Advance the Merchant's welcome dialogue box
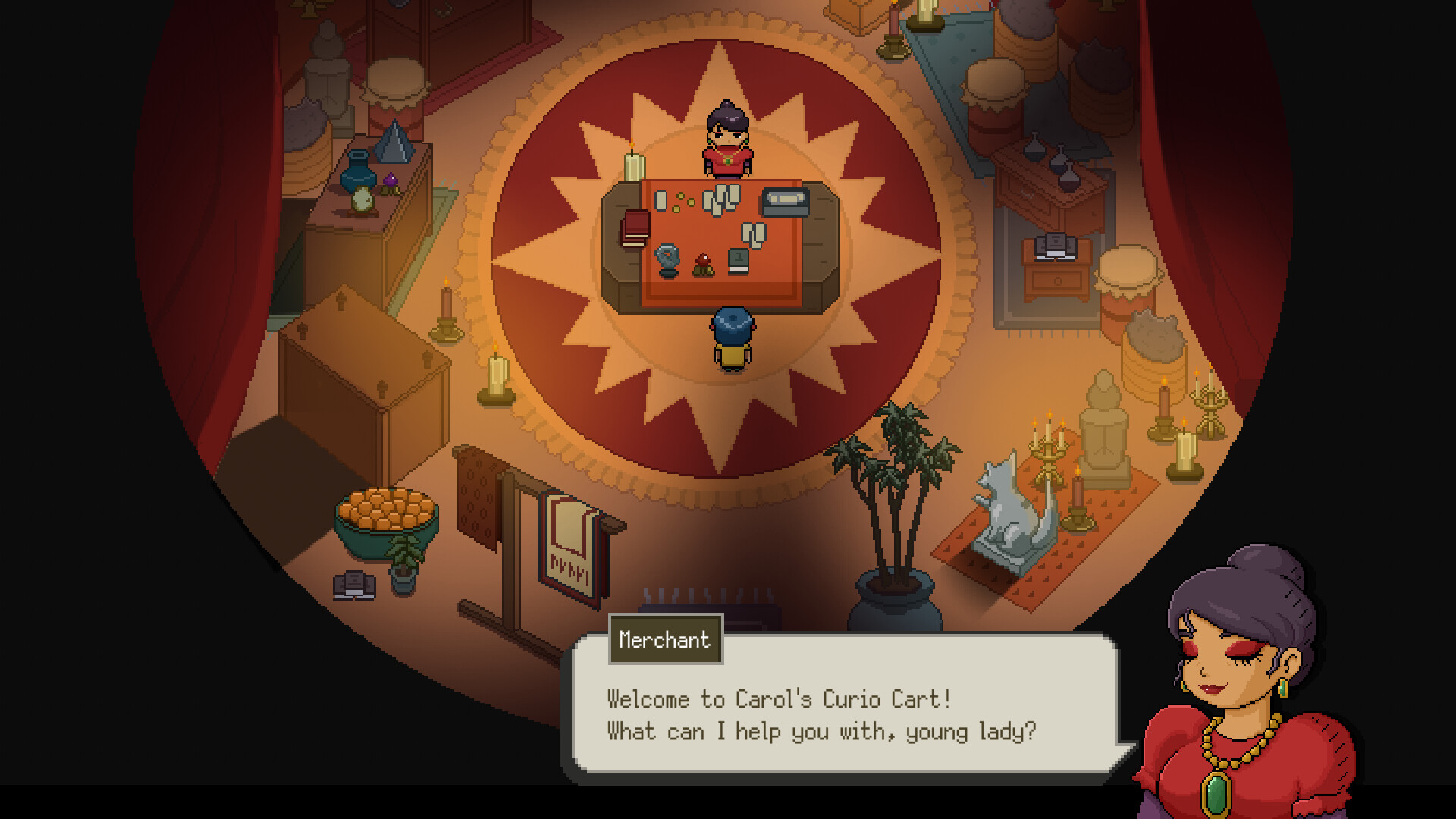 click(x=842, y=713)
